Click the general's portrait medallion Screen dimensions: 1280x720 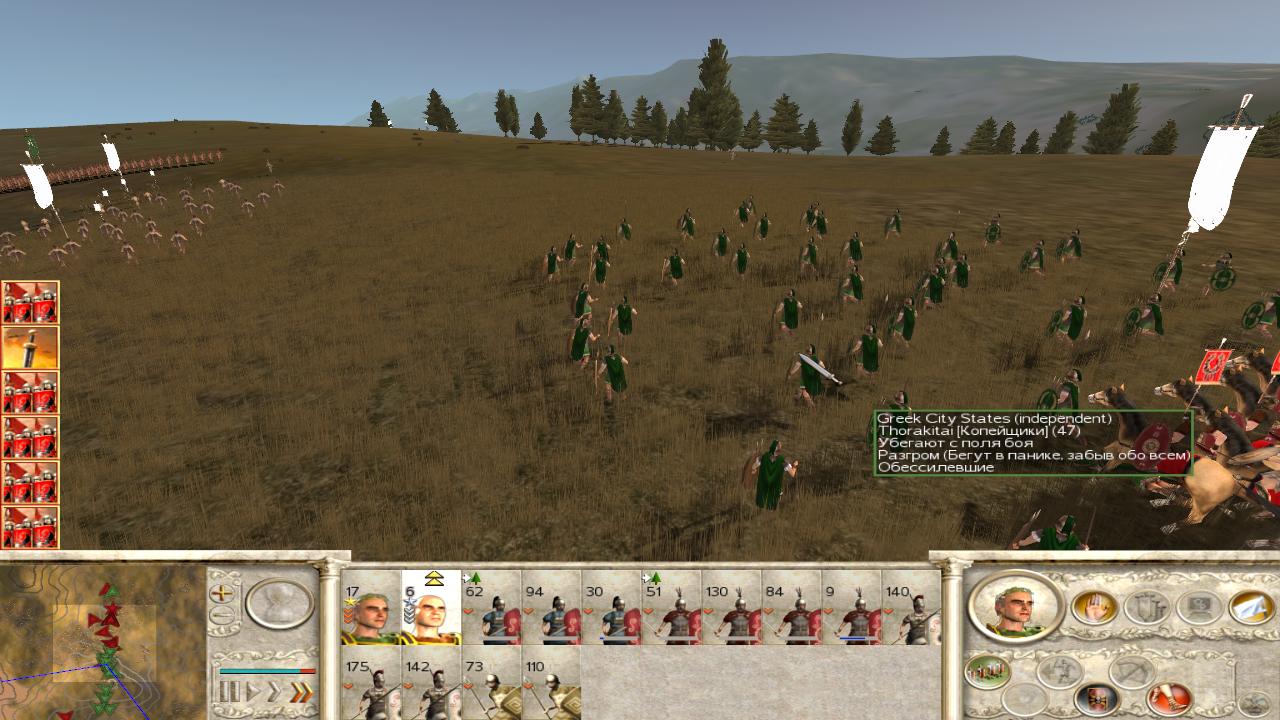1016,608
